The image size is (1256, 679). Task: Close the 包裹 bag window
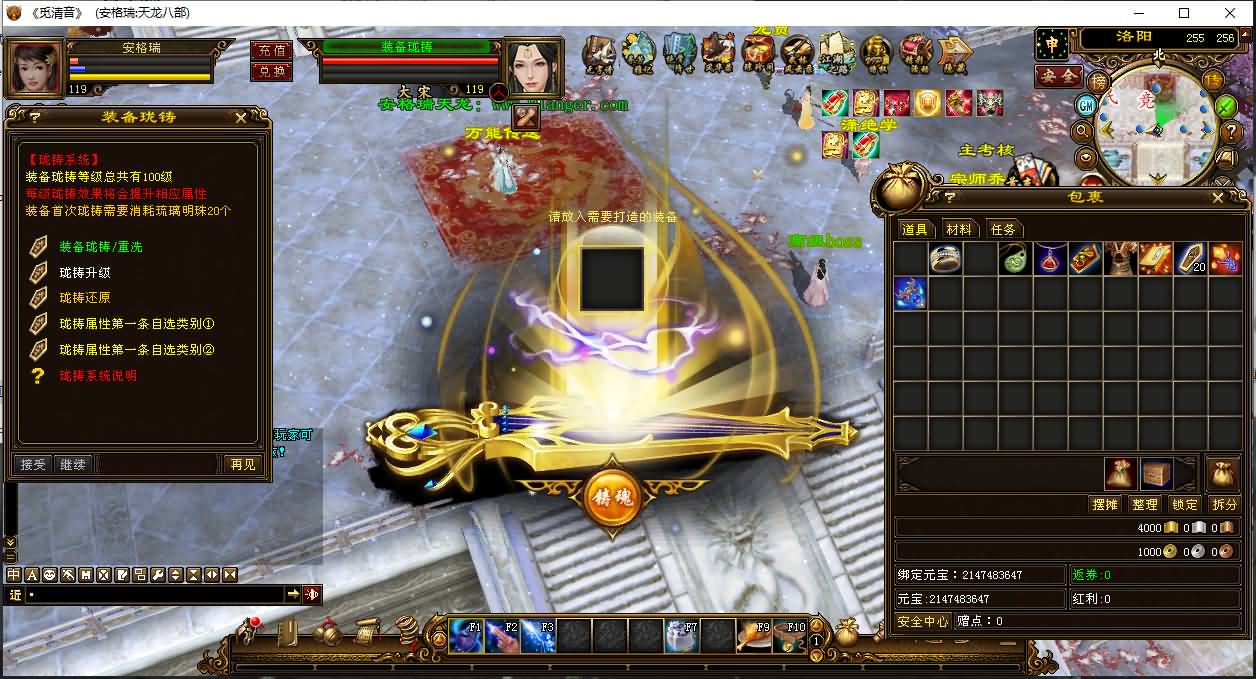click(x=1217, y=198)
